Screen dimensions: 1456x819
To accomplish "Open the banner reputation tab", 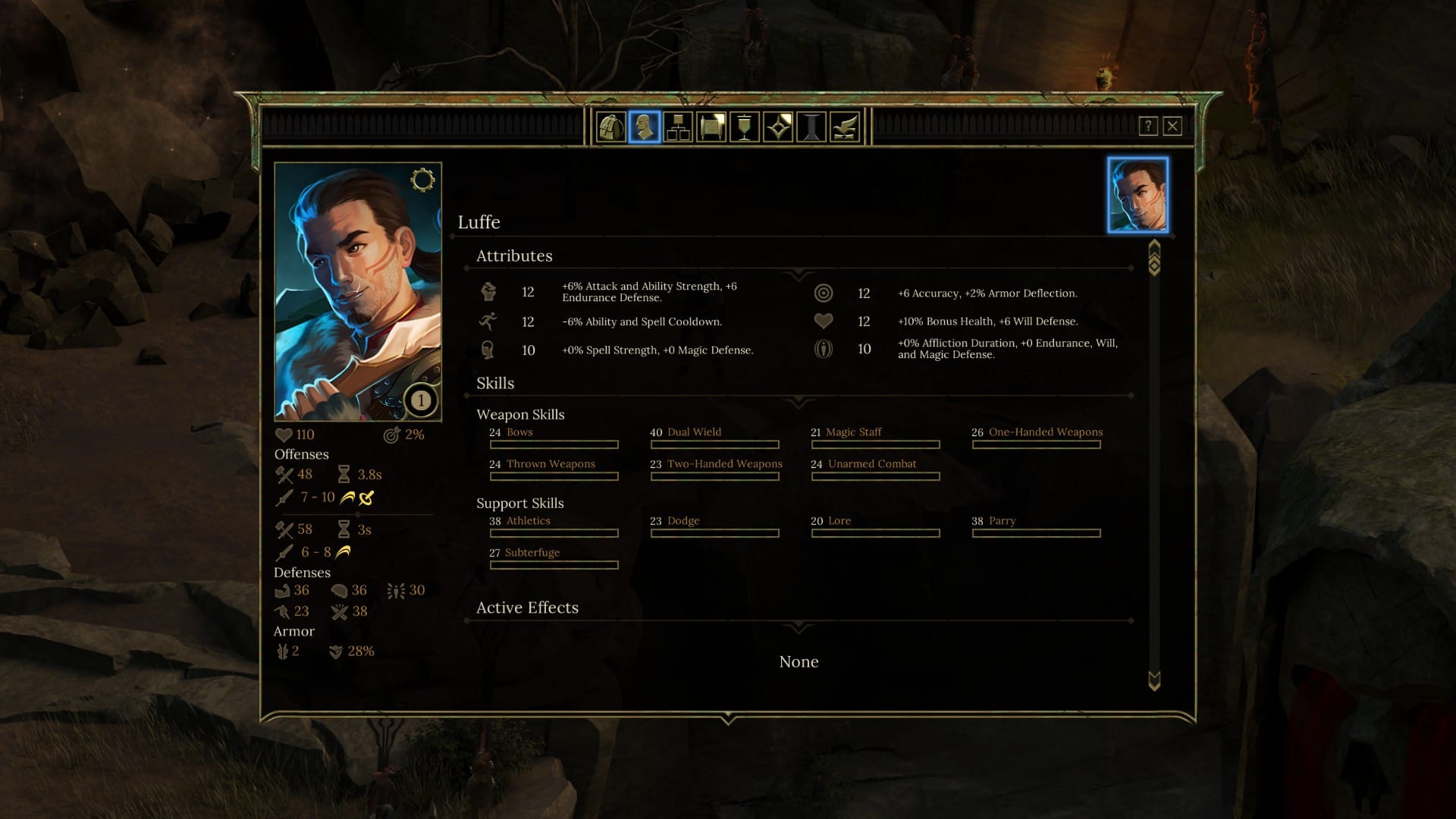I will 744,127.
